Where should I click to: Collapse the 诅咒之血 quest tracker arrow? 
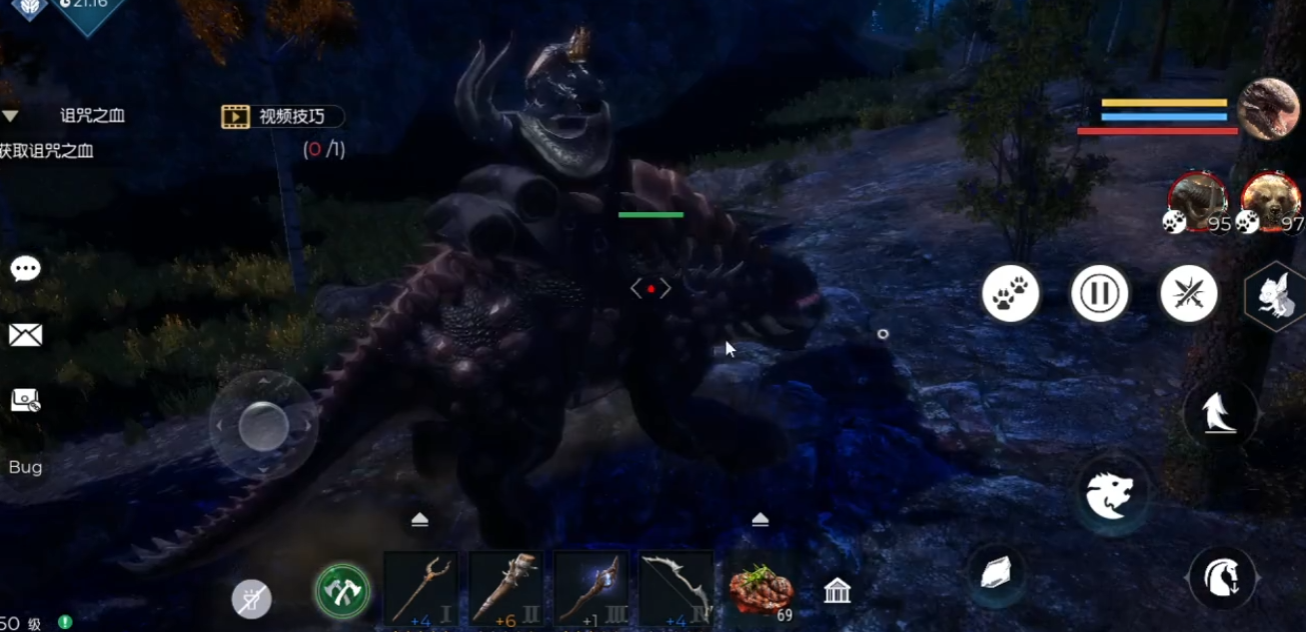click(x=10, y=116)
